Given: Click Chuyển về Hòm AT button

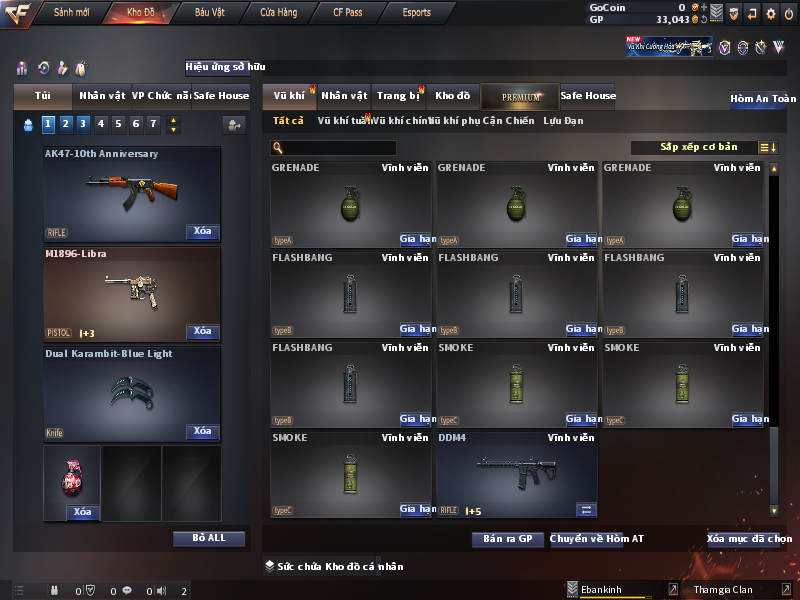Looking at the screenshot, I should [596, 539].
